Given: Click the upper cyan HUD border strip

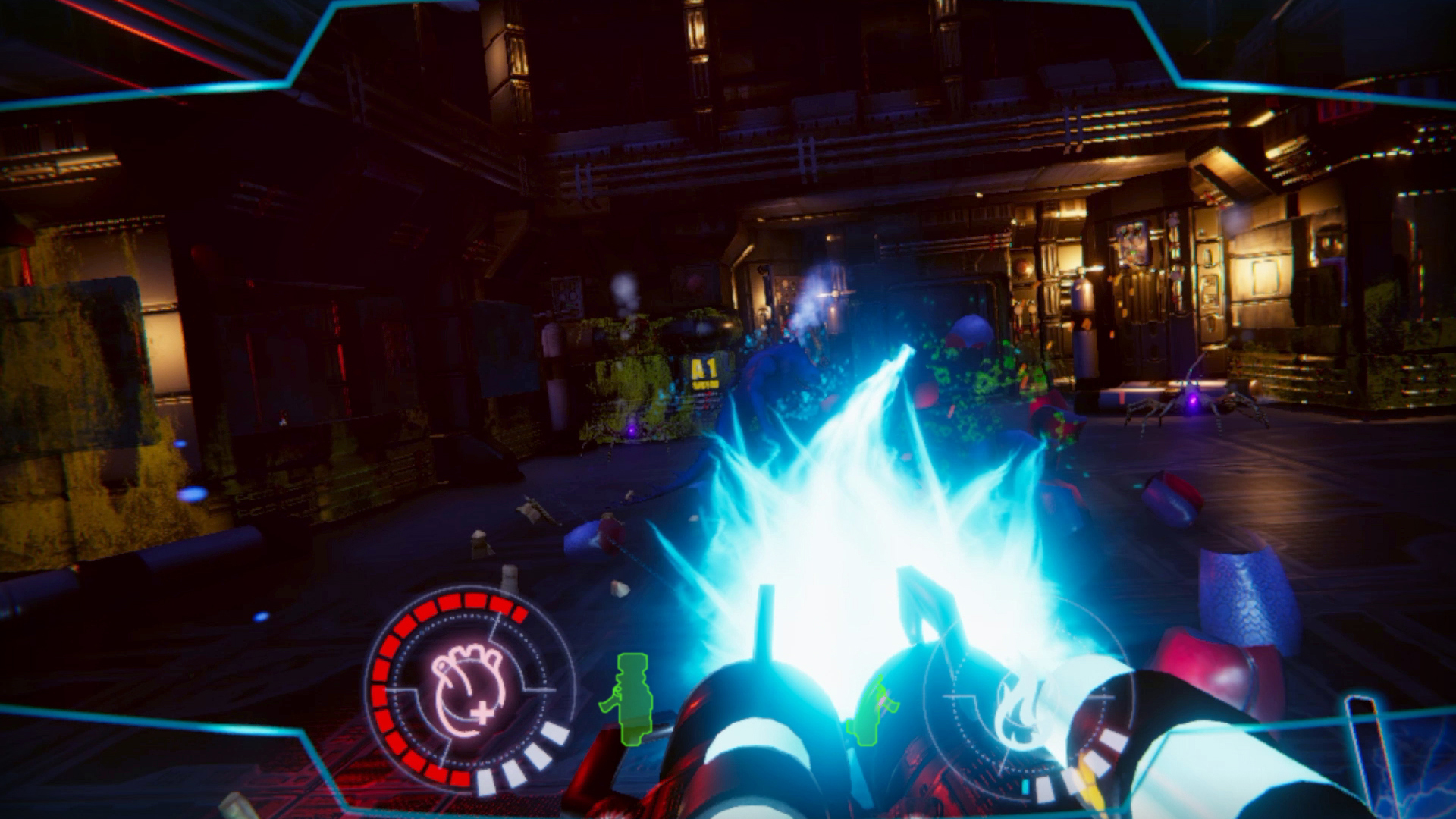Looking at the screenshot, I should pyautogui.click(x=728, y=6).
